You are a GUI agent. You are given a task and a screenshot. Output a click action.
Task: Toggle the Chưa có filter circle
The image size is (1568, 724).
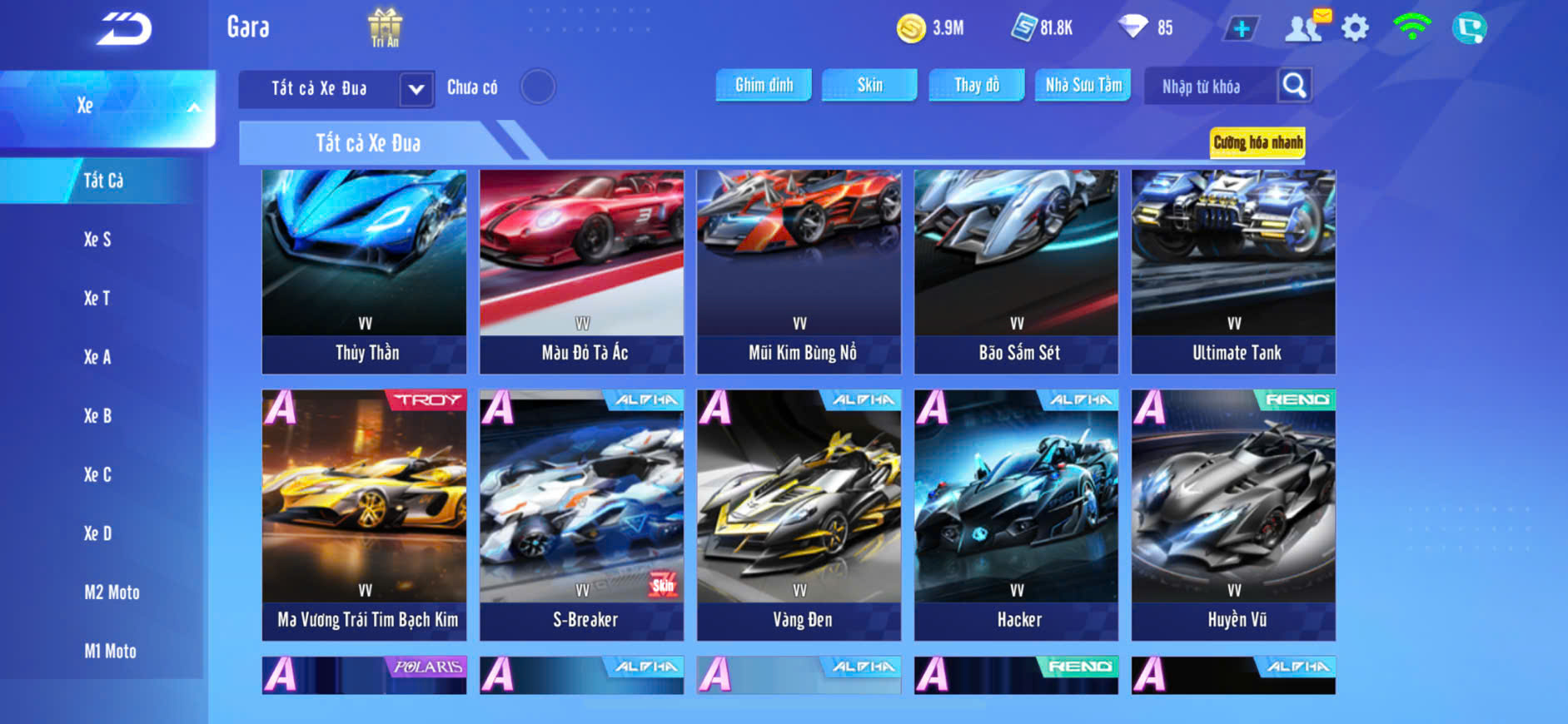point(538,87)
